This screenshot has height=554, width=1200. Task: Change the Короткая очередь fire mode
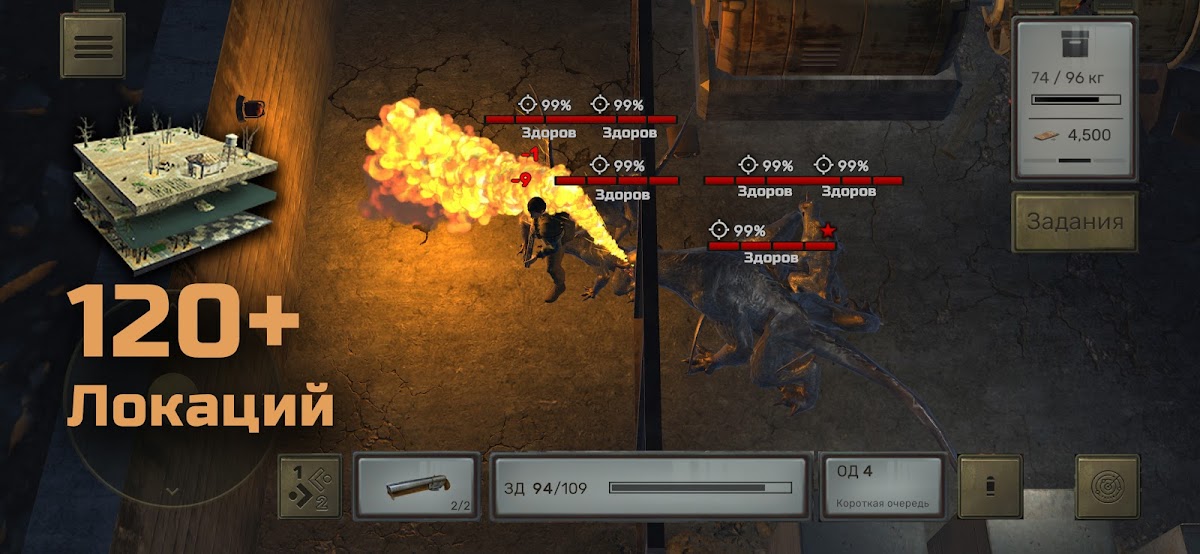tap(882, 488)
